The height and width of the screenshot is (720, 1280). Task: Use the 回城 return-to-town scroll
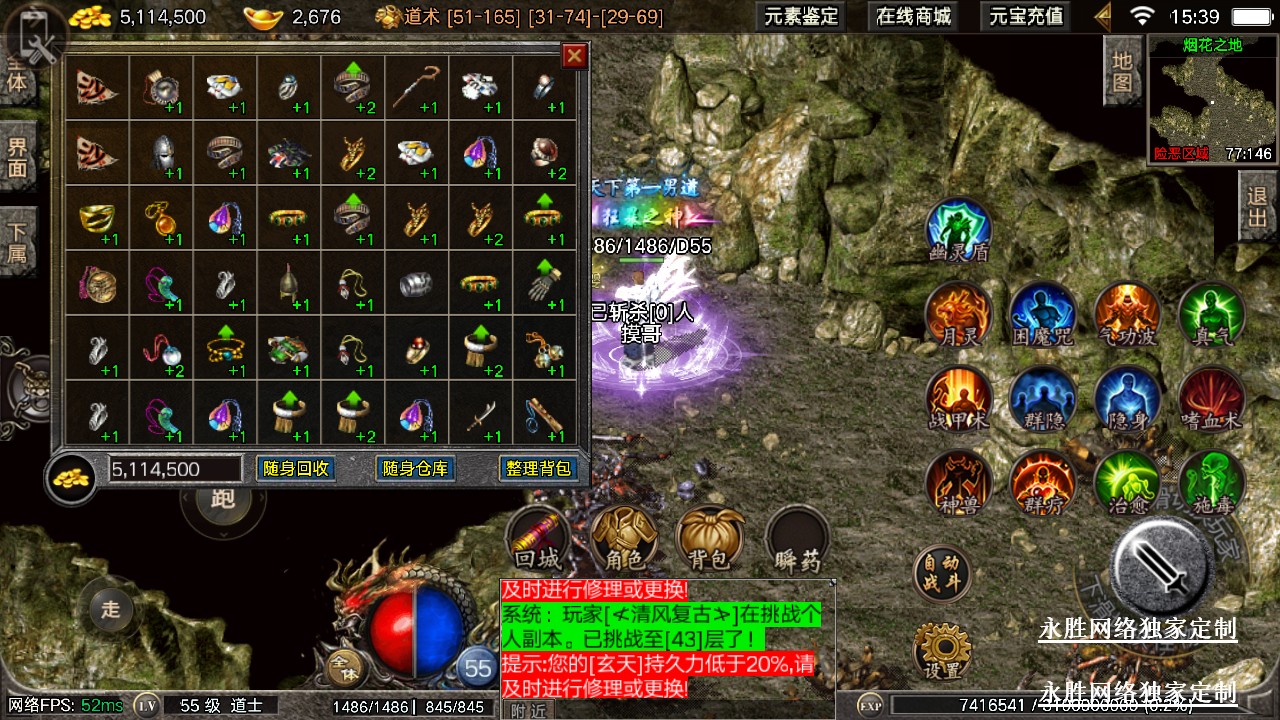point(539,538)
